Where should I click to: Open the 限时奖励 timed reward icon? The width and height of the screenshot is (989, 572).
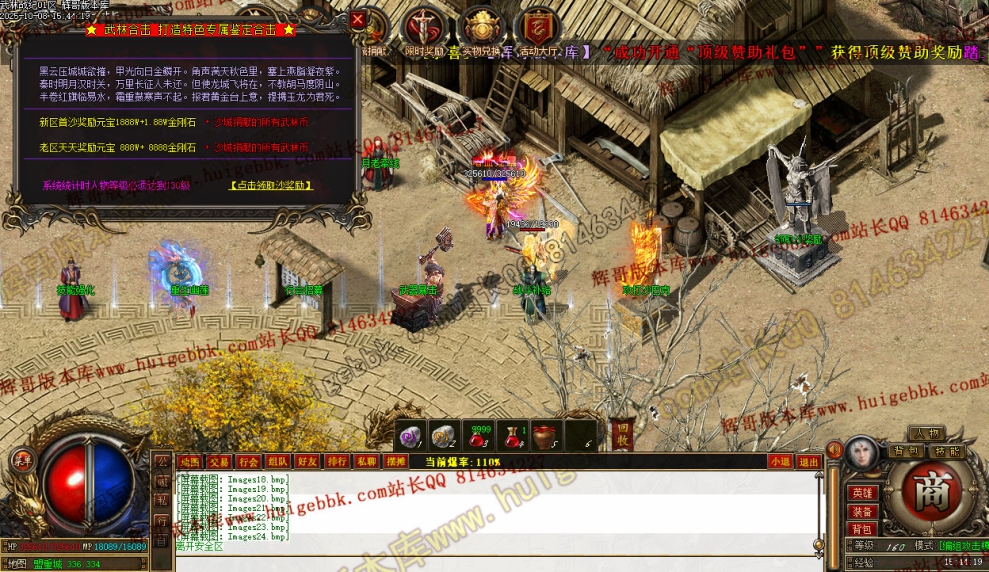(423, 30)
